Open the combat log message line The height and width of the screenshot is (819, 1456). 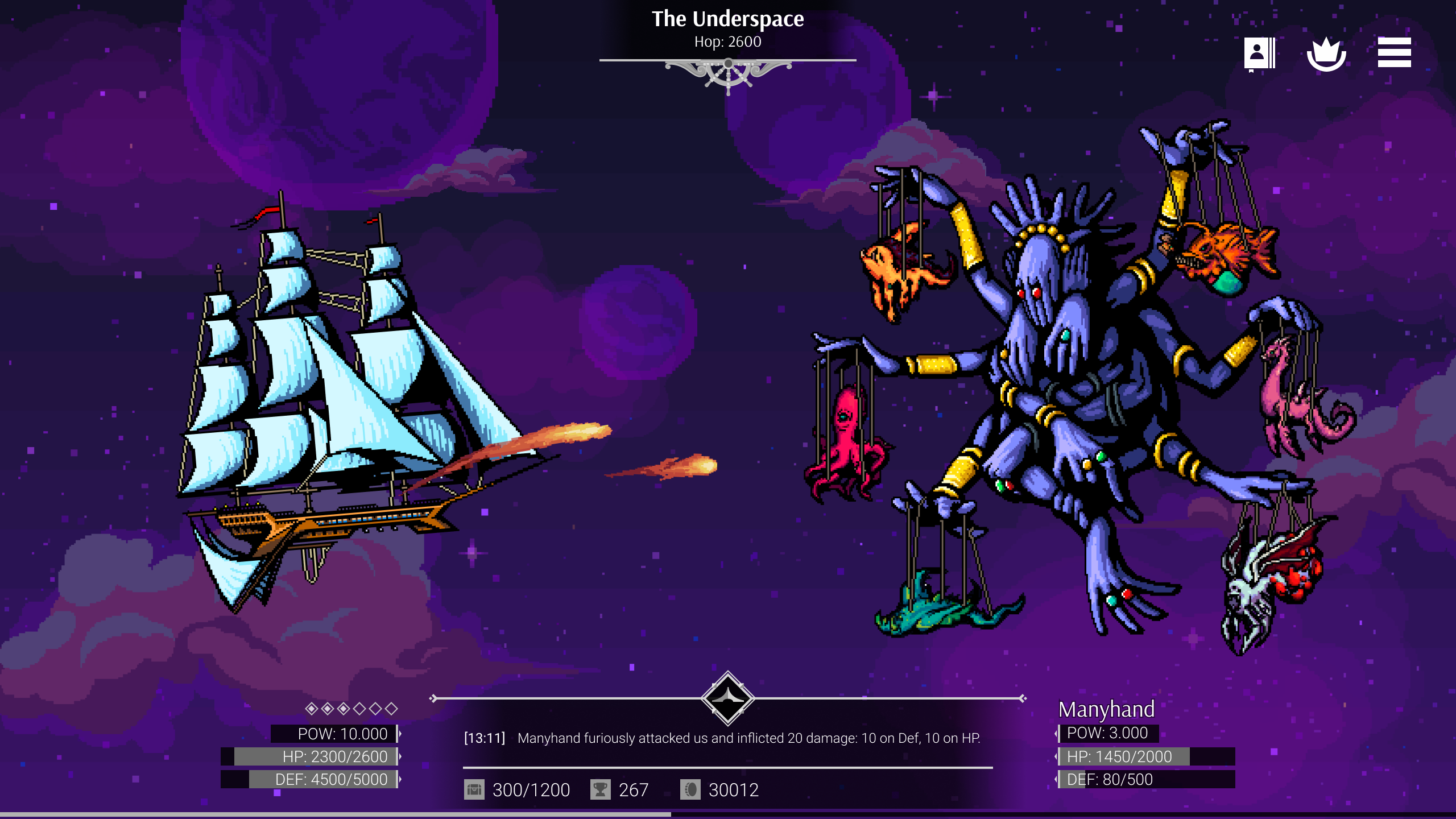pos(722,738)
